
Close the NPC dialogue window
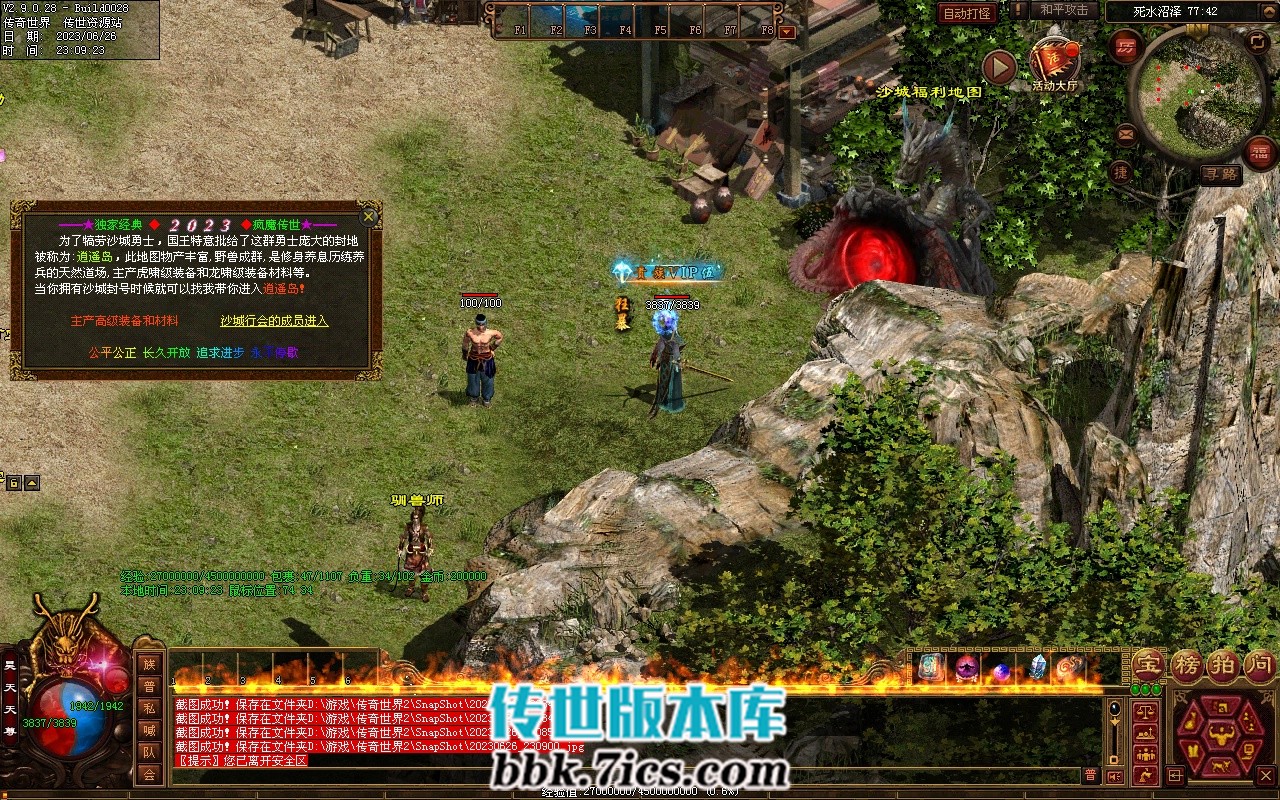369,215
